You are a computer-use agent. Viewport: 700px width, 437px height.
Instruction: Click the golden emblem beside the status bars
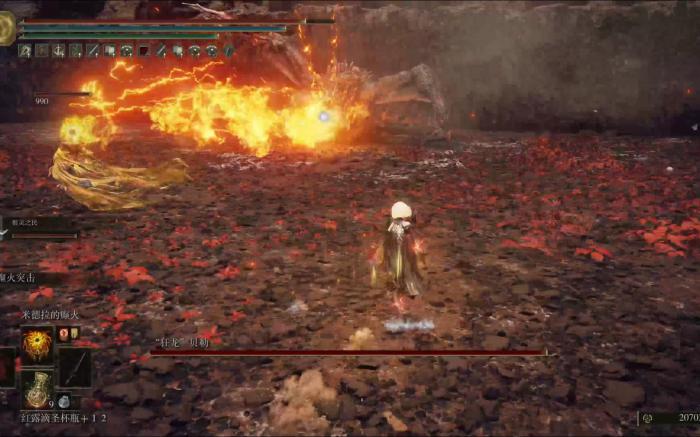click(7, 28)
